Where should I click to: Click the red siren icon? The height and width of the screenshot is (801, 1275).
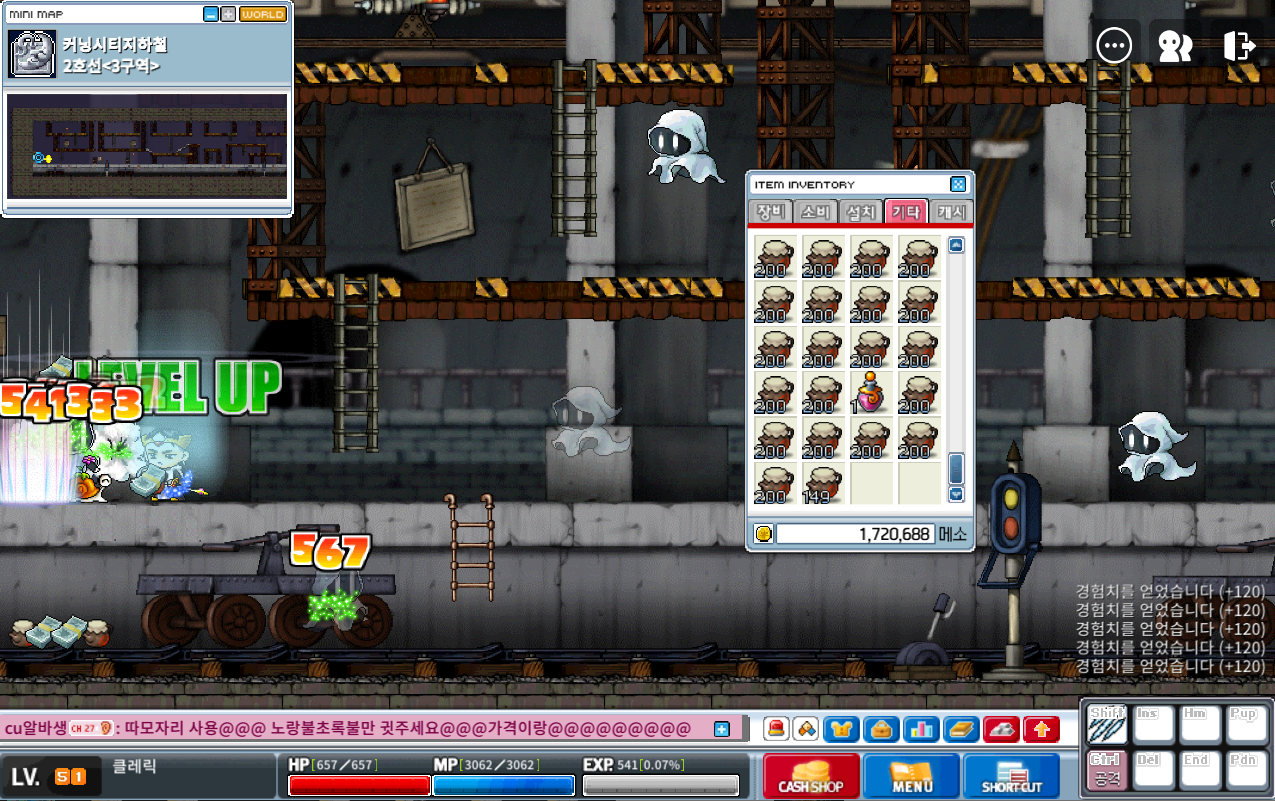tap(776, 730)
